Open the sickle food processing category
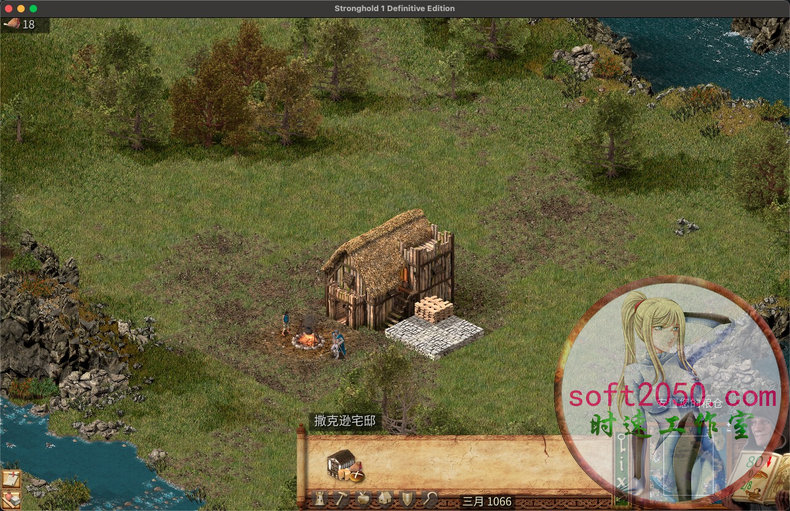 coord(429,499)
